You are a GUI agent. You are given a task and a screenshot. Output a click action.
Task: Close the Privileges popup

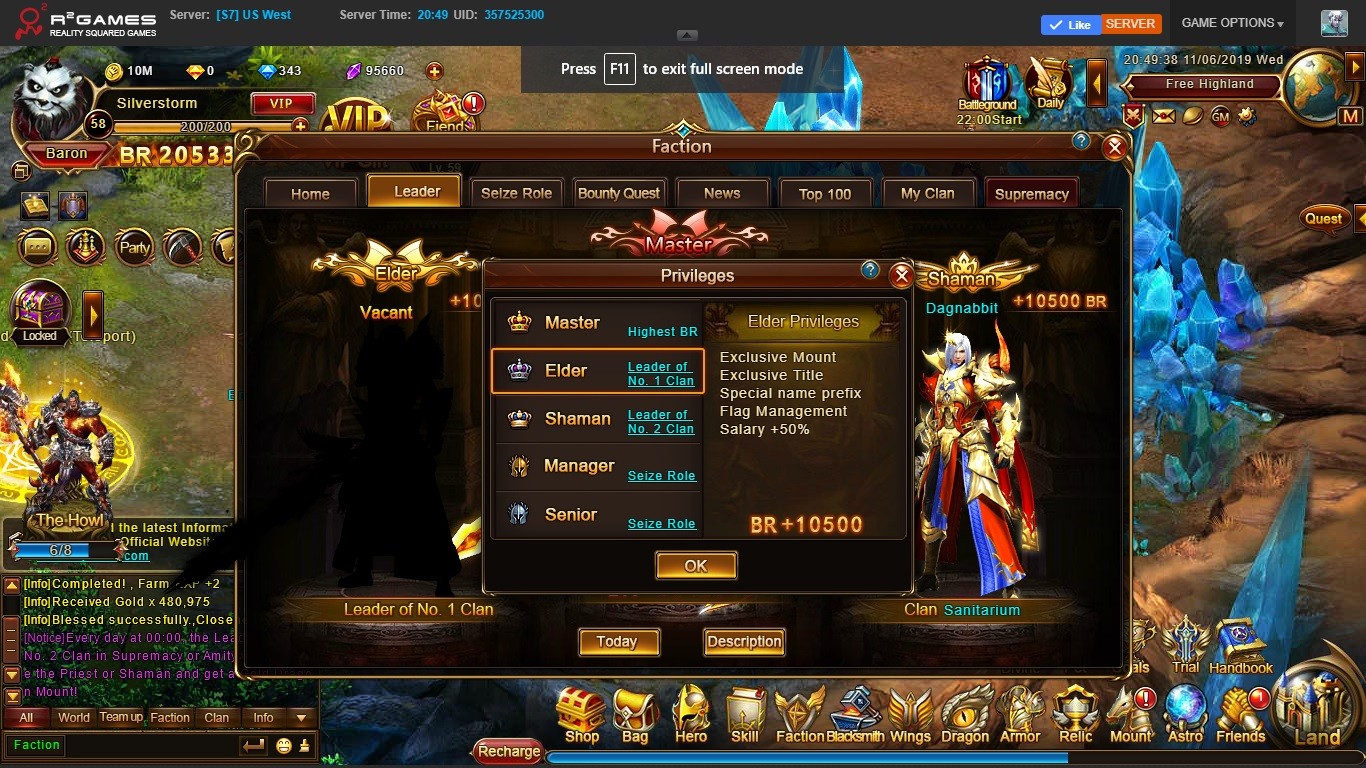[901, 275]
